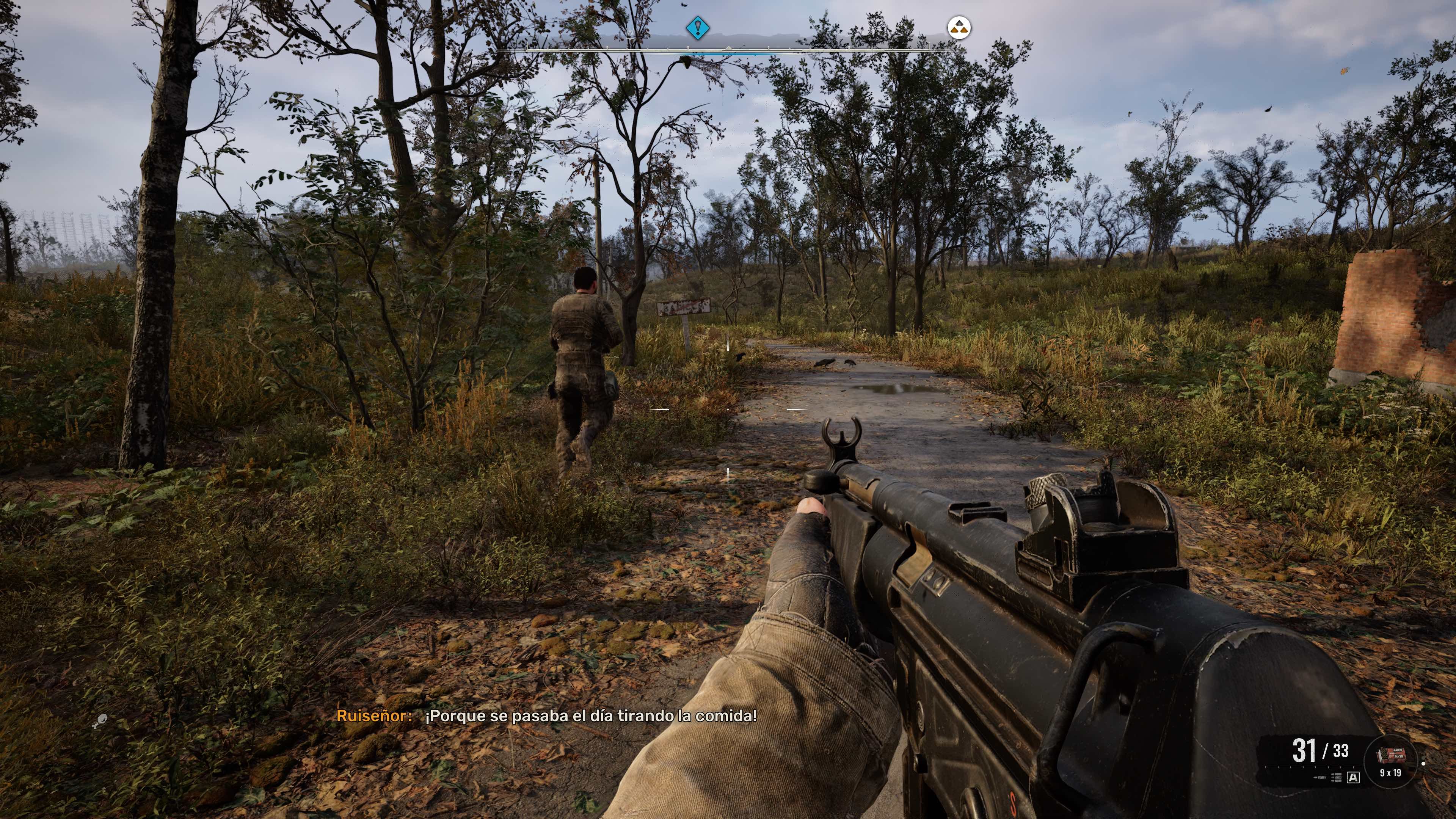Click the triangle marker on the compass strip
Viewport: 1456px width, 819px height.
coord(728,48)
